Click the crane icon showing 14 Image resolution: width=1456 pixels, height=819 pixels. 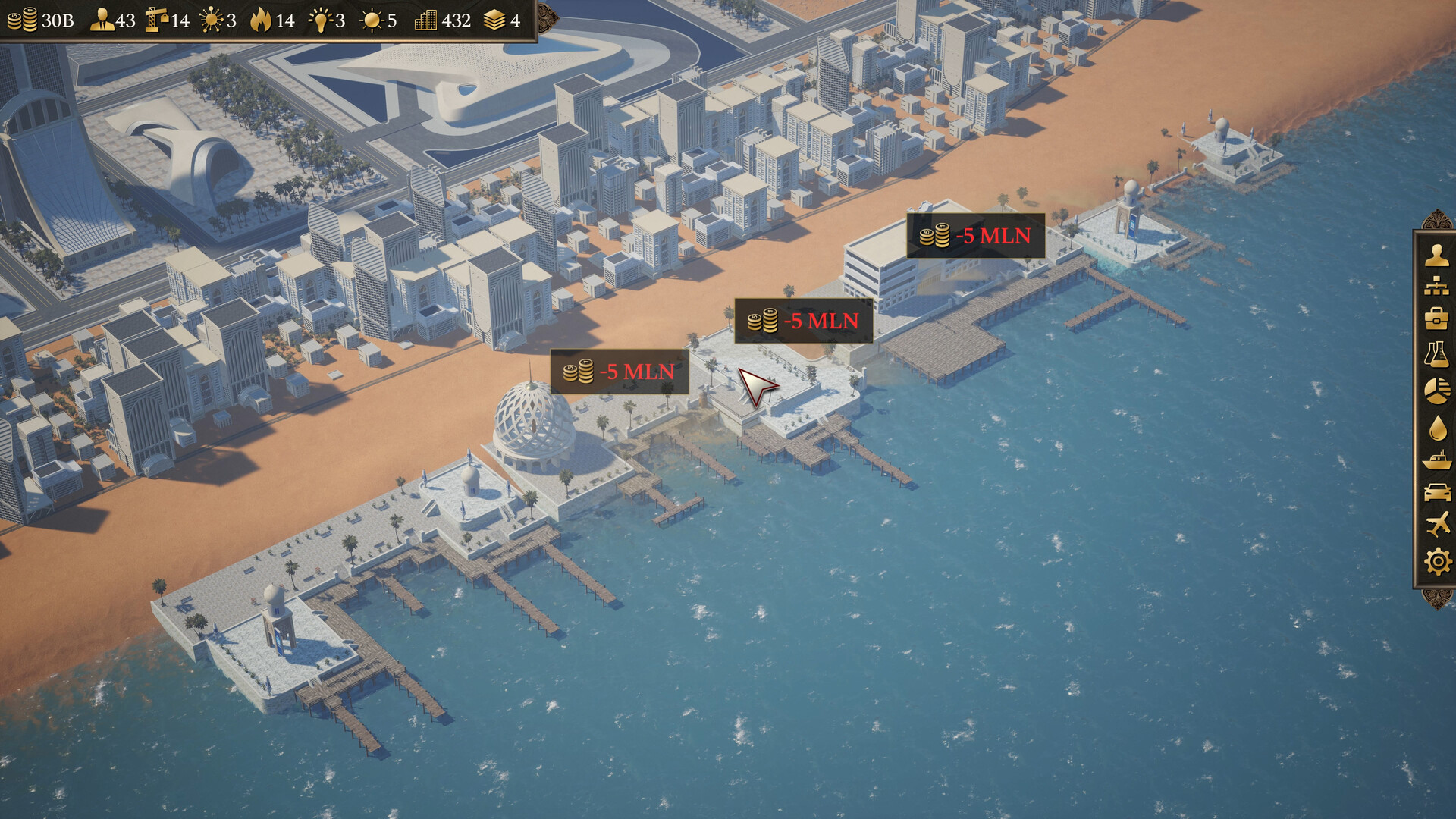[156, 20]
